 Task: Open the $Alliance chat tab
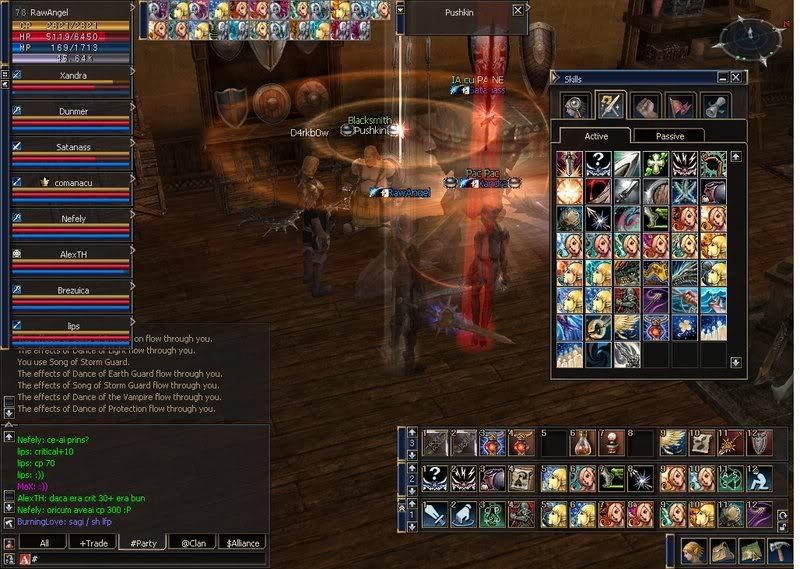(242, 543)
